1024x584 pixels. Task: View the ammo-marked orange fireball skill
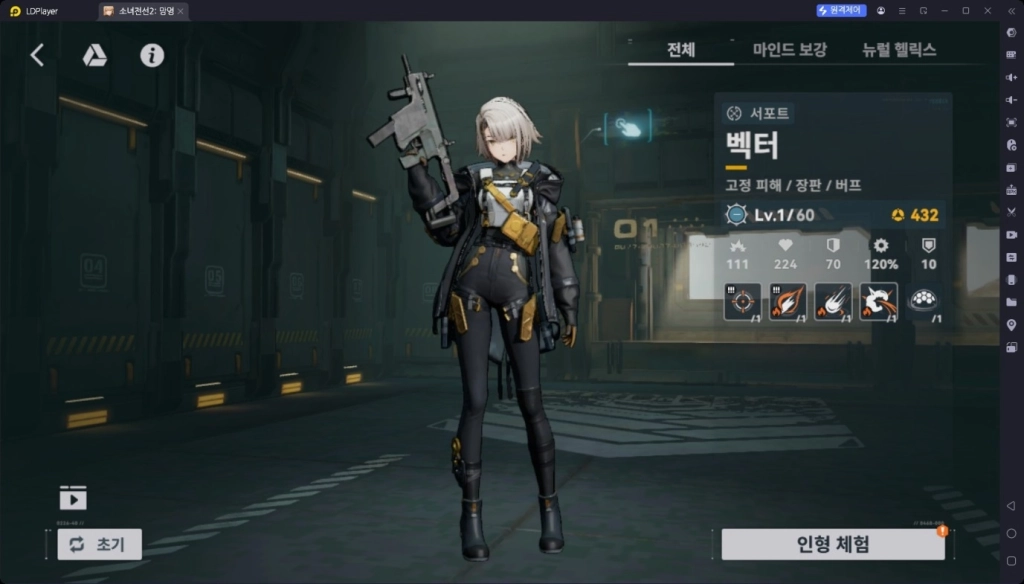click(787, 301)
